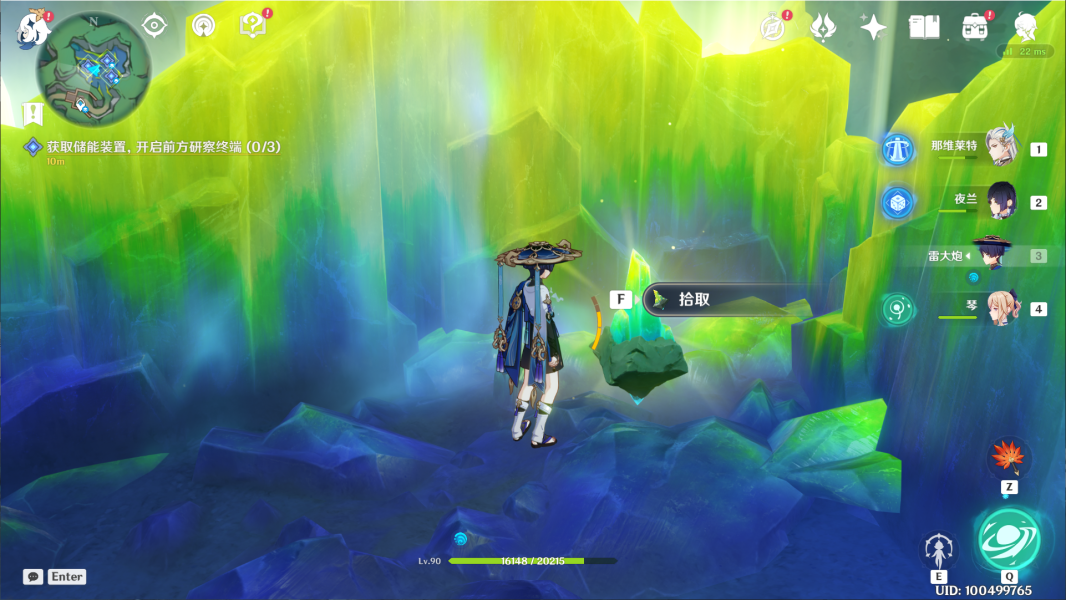Open the question mark tutorial icon
This screenshot has width=1066, height=600.
[x=254, y=26]
